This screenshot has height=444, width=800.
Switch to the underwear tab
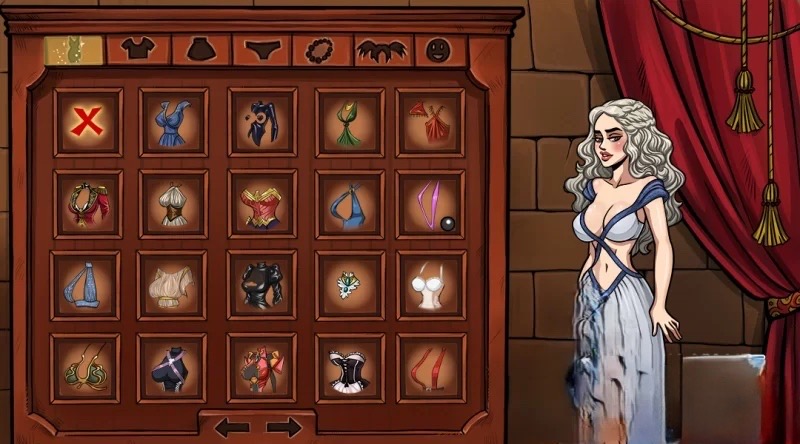click(261, 48)
